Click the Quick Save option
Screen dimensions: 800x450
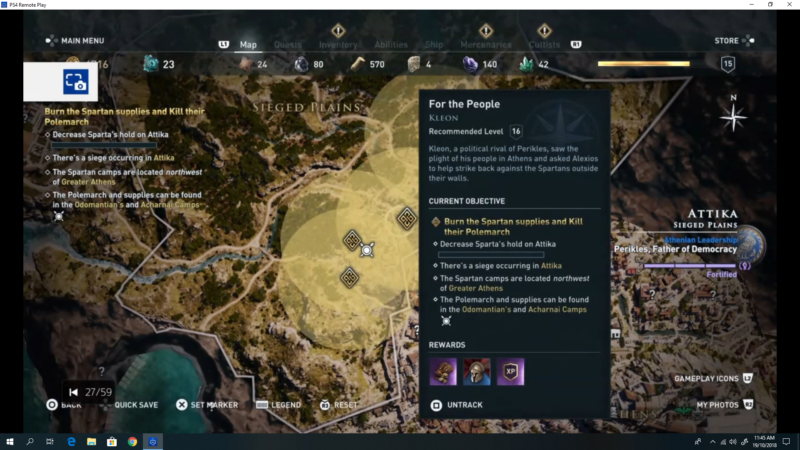point(130,405)
